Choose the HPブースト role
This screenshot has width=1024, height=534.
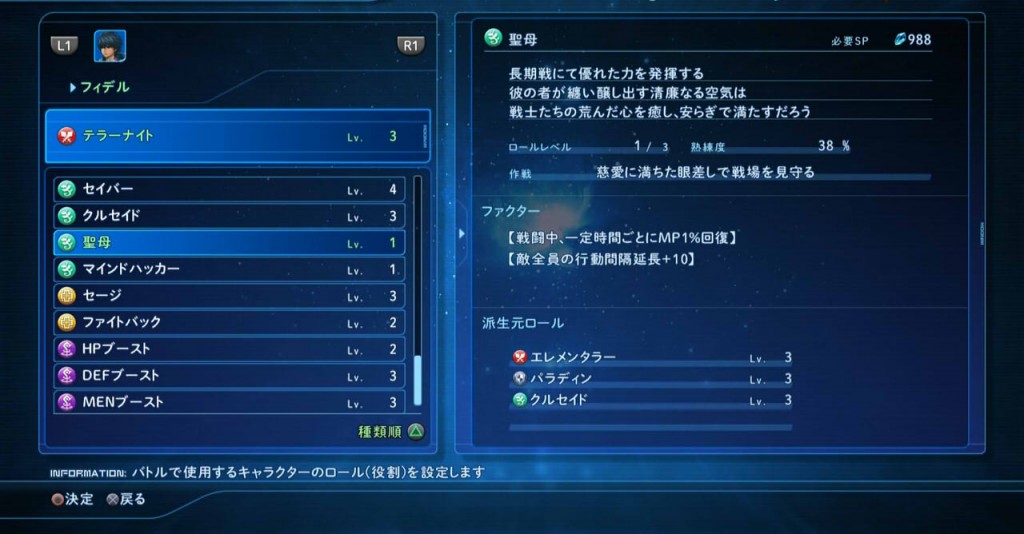pos(229,349)
